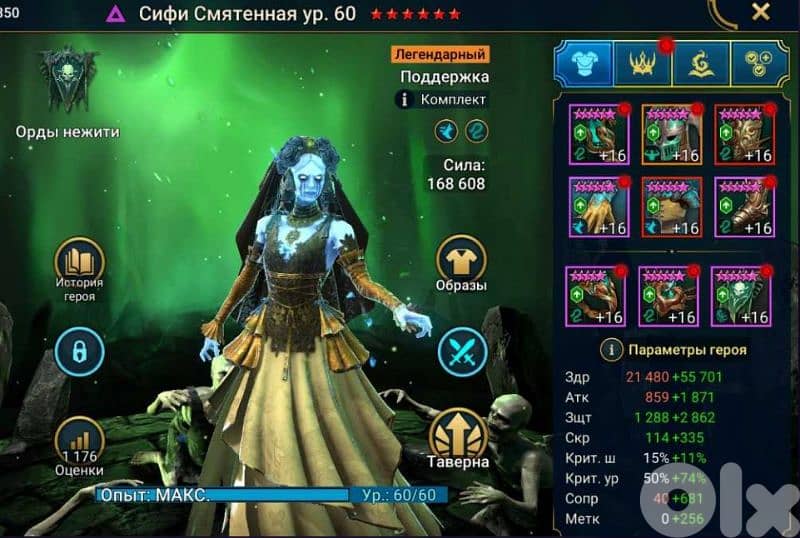Open Образы skins menu

click(x=462, y=266)
